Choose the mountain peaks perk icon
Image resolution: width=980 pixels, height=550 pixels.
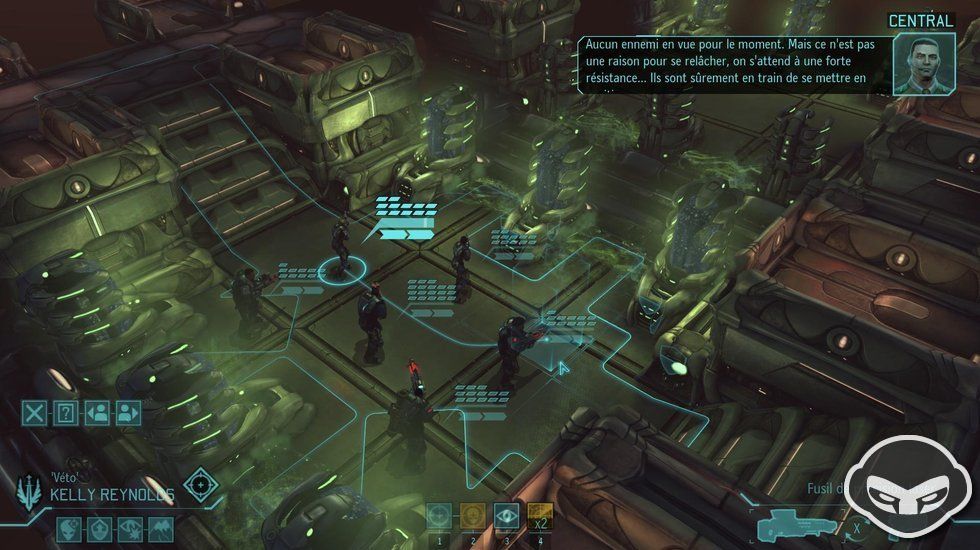click(161, 528)
